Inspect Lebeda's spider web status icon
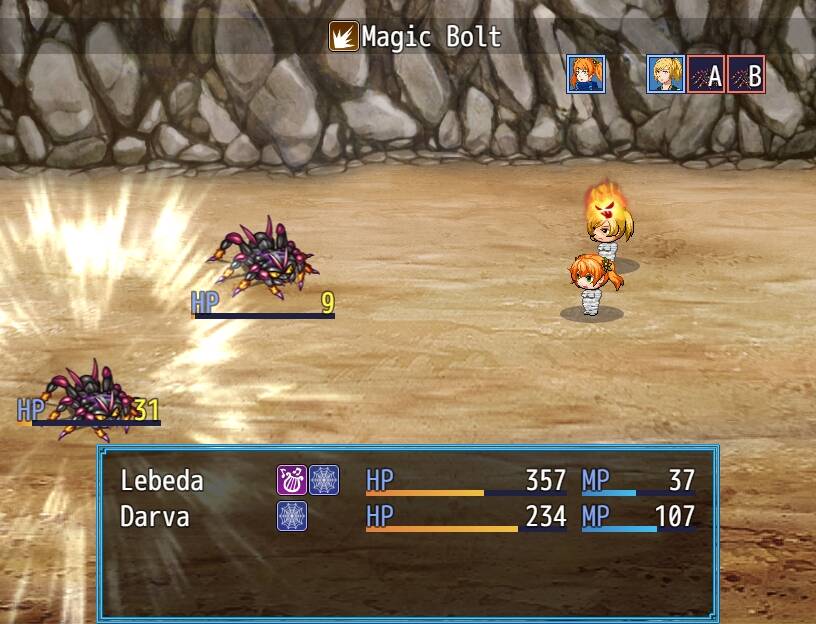The width and height of the screenshot is (816, 624). pyautogui.click(x=324, y=480)
